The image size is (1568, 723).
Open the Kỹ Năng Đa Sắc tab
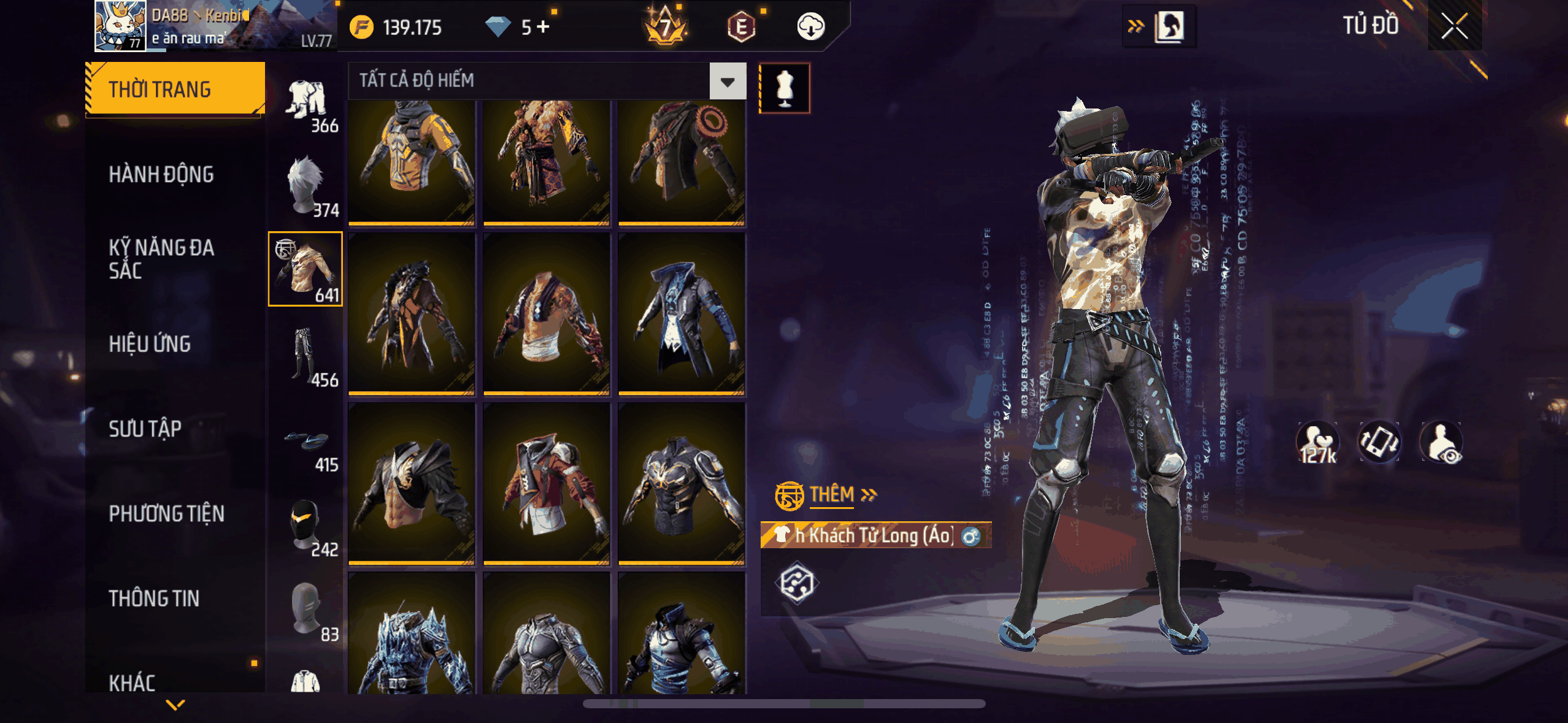[x=161, y=259]
